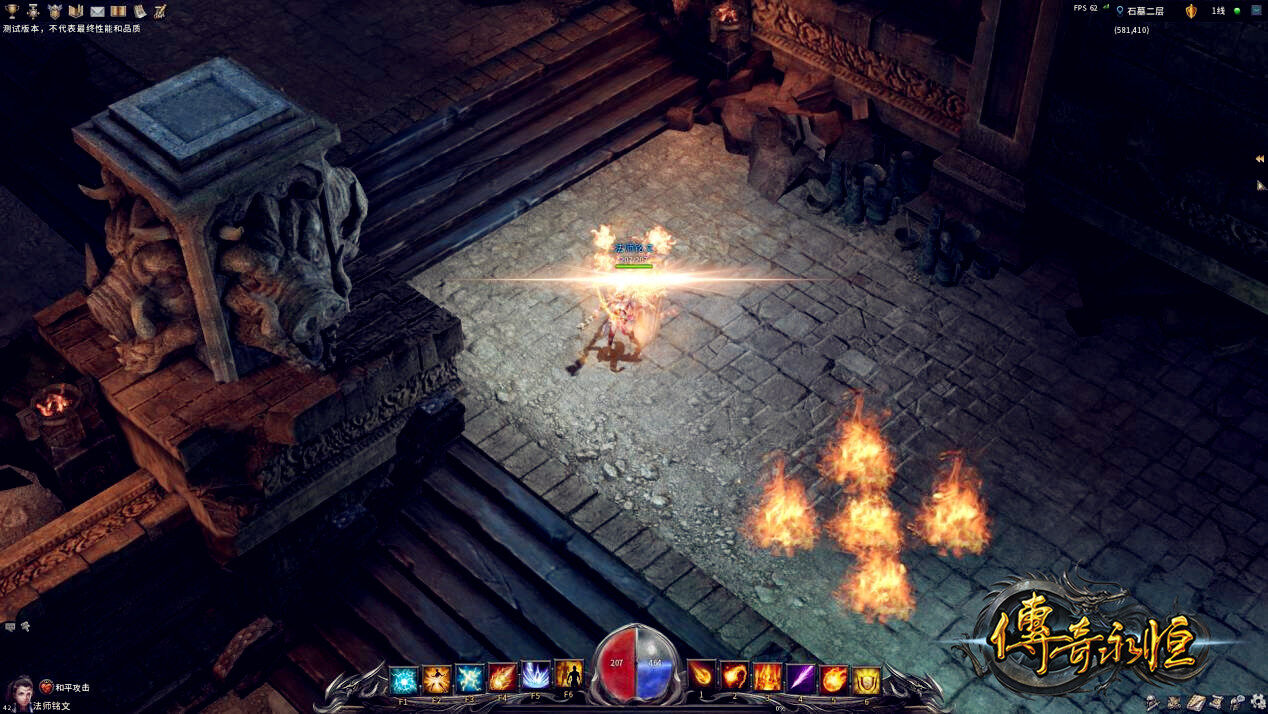The width and height of the screenshot is (1268, 714).
Task: Activate the F2 golden burst figure skill
Action: tap(436, 680)
